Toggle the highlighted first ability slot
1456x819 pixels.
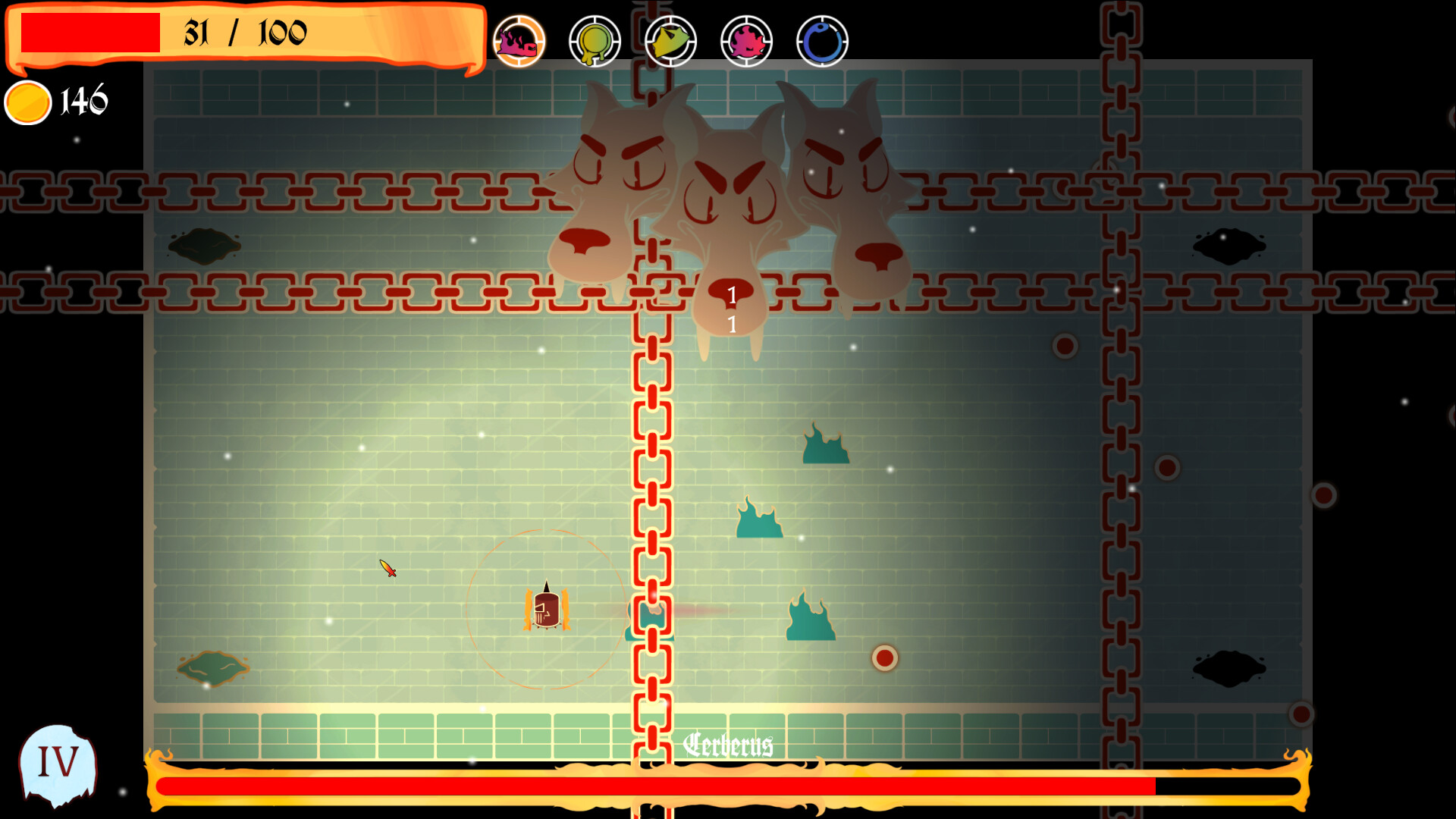pos(520,41)
